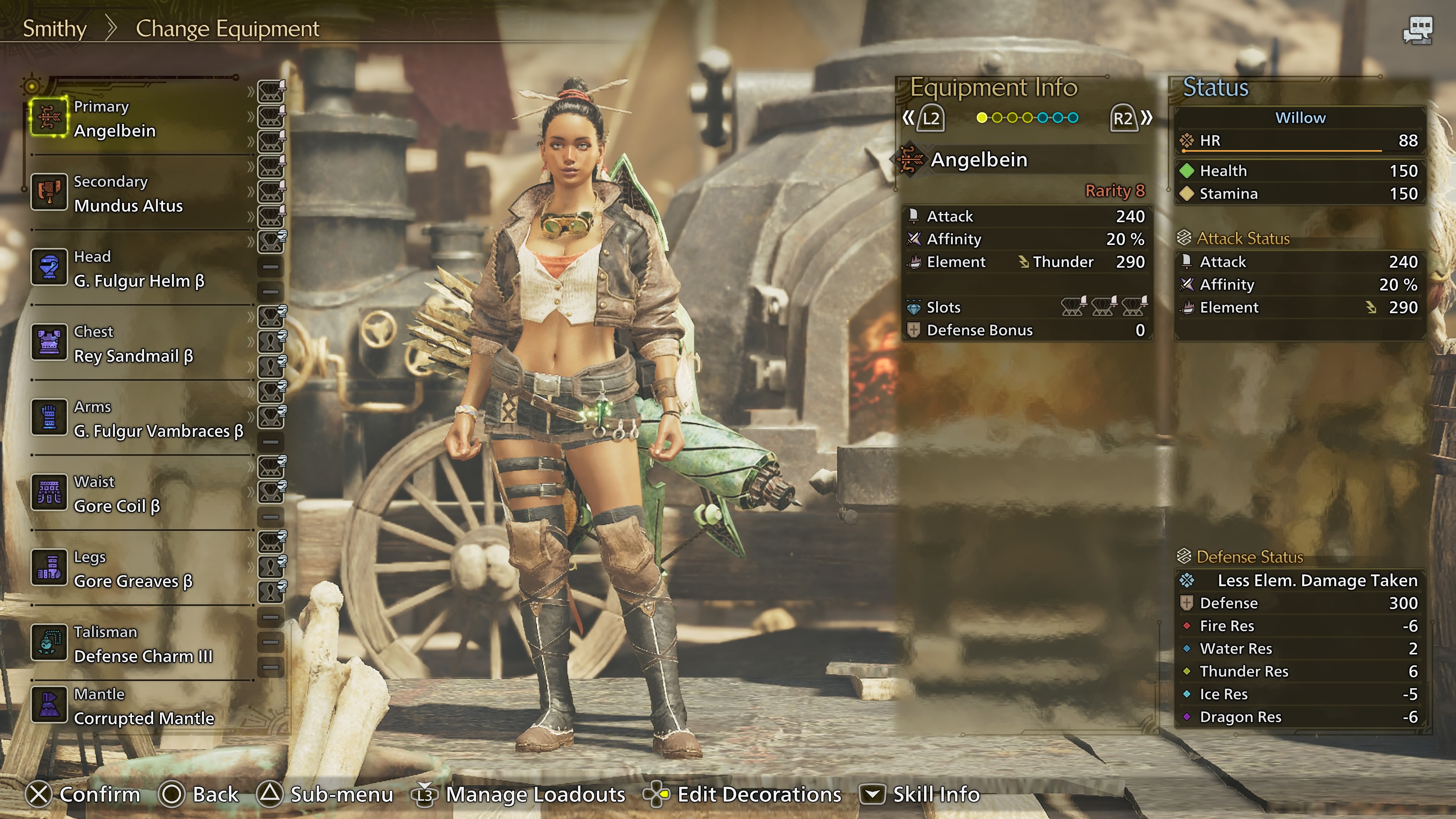
Task: Open Manage Loadouts
Action: point(520,794)
